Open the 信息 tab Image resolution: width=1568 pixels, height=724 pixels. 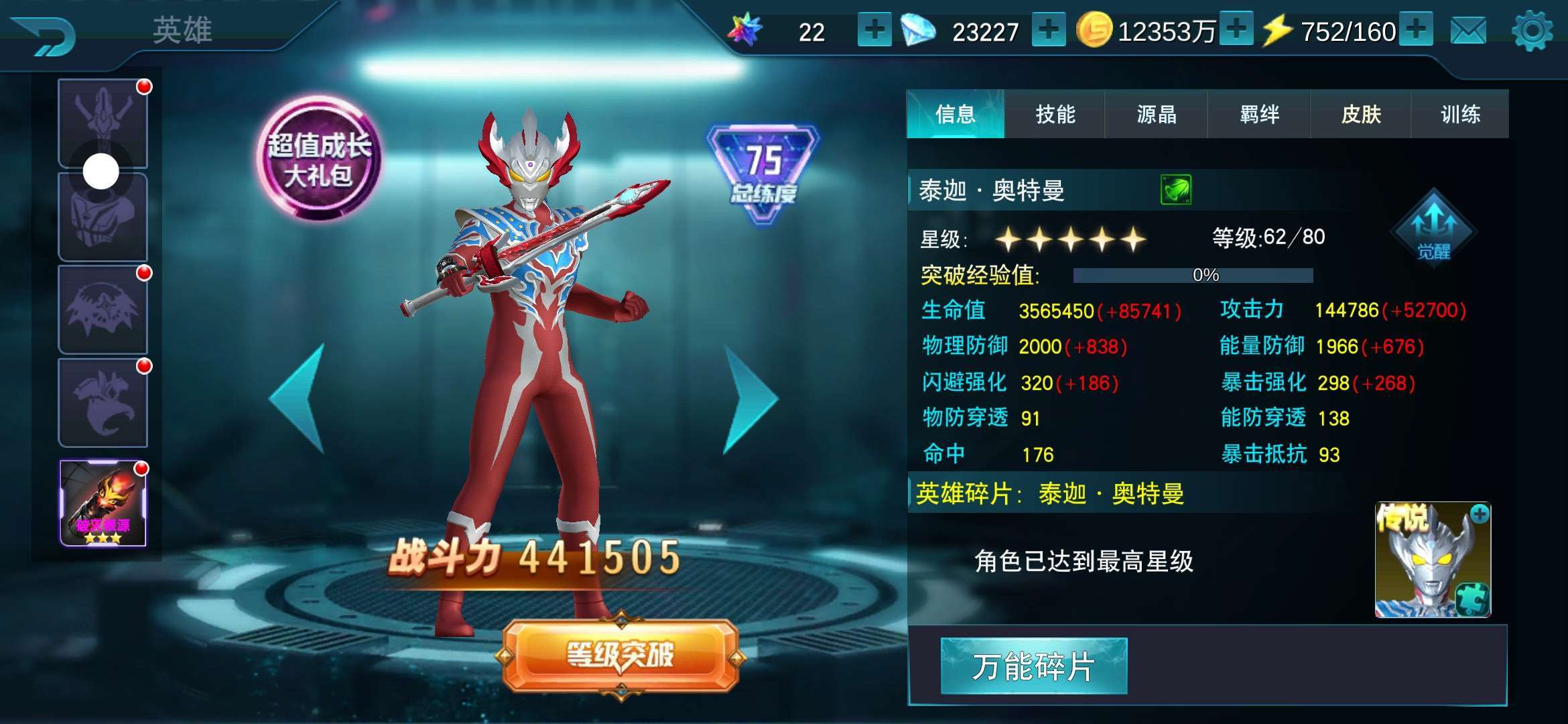pos(956,115)
